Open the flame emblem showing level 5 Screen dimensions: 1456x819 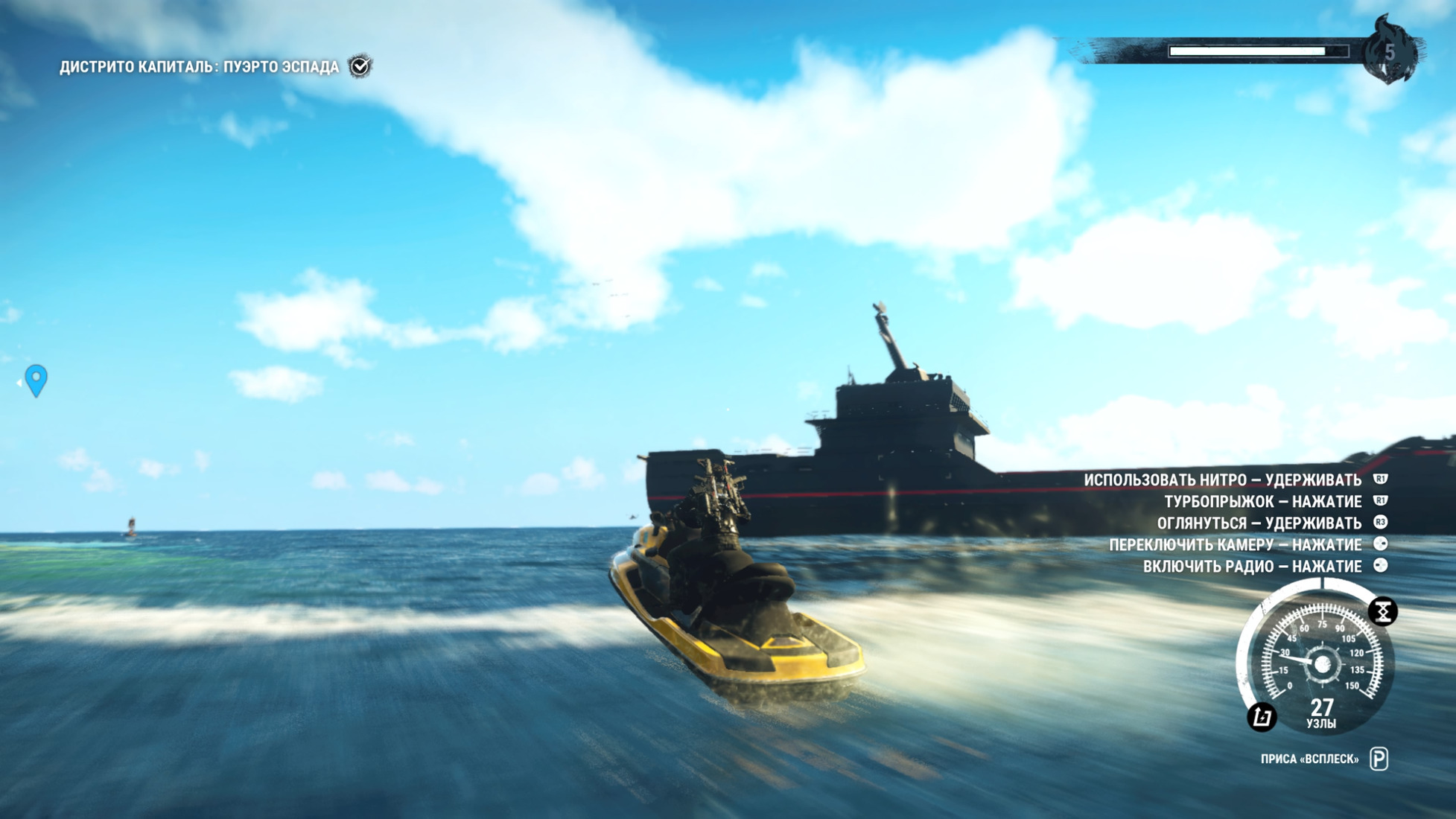pyautogui.click(x=1390, y=51)
